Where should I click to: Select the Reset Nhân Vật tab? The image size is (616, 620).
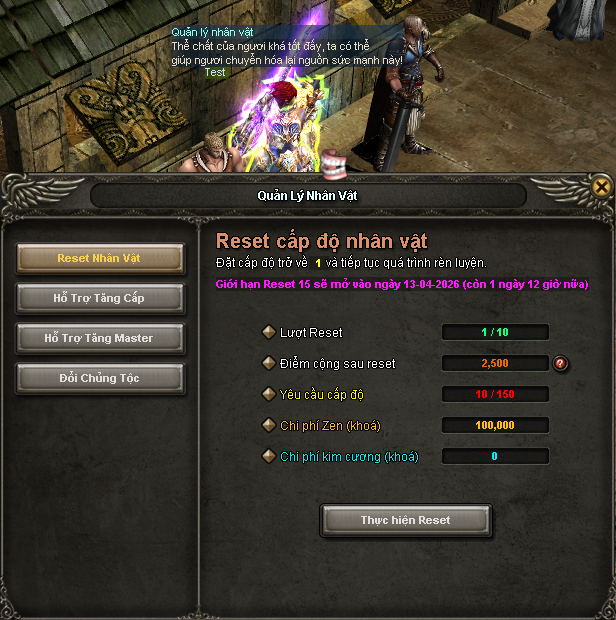coord(100,258)
